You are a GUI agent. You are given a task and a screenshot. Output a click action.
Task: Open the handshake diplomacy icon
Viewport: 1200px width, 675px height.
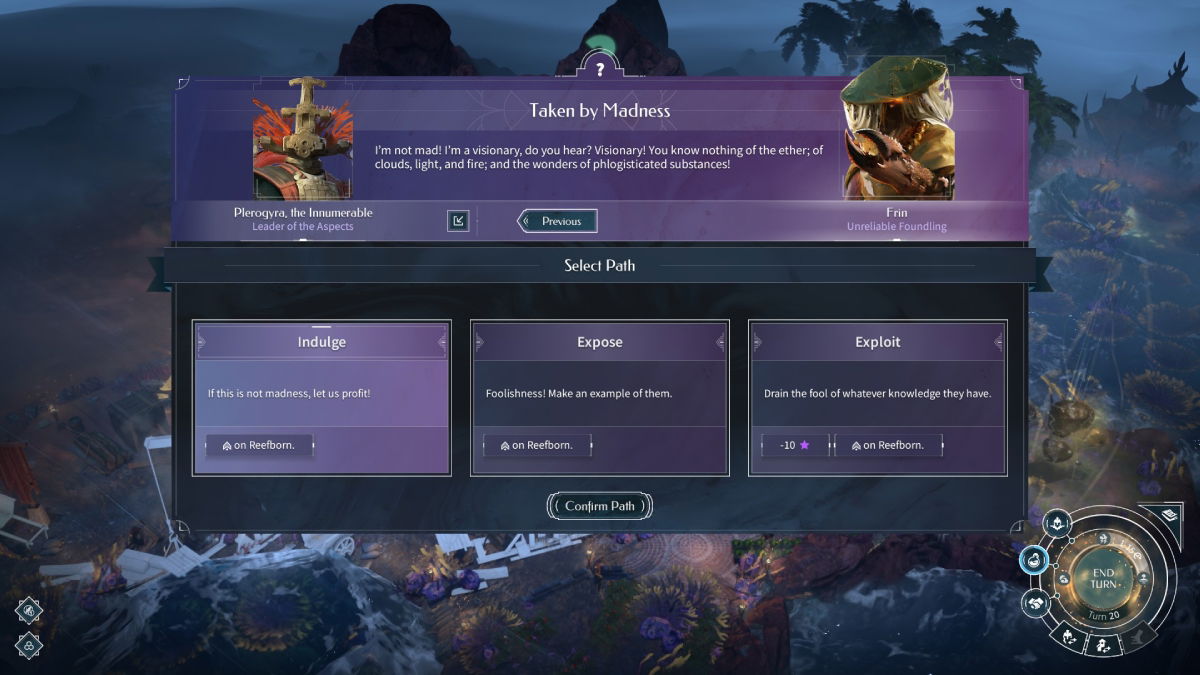pos(1034,603)
